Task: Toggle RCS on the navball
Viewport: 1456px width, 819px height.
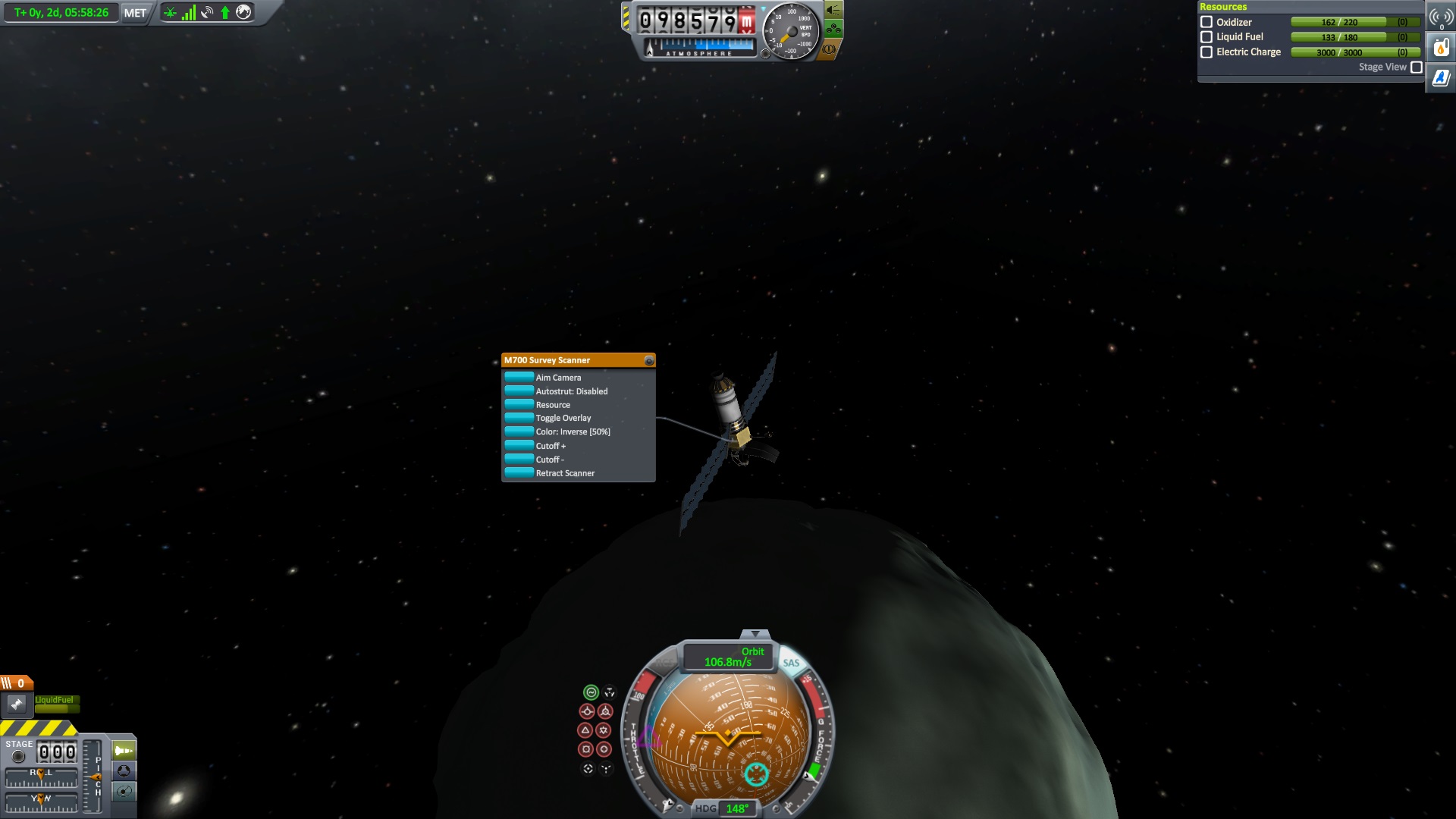Action: (664, 663)
